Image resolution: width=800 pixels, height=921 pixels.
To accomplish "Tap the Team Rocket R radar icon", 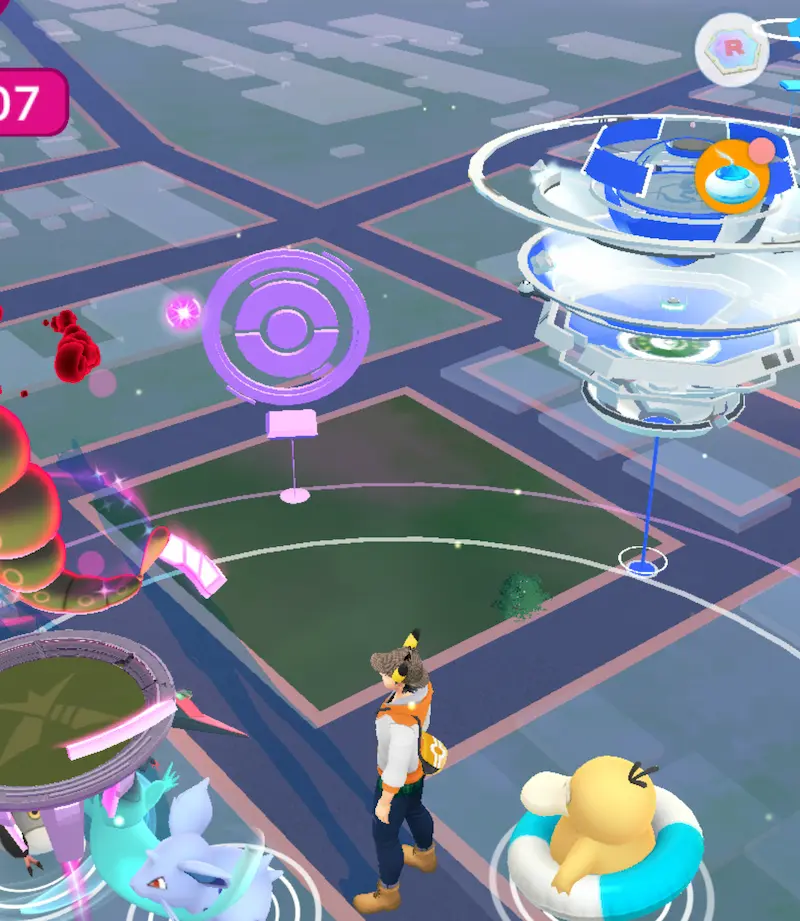I will (732, 49).
